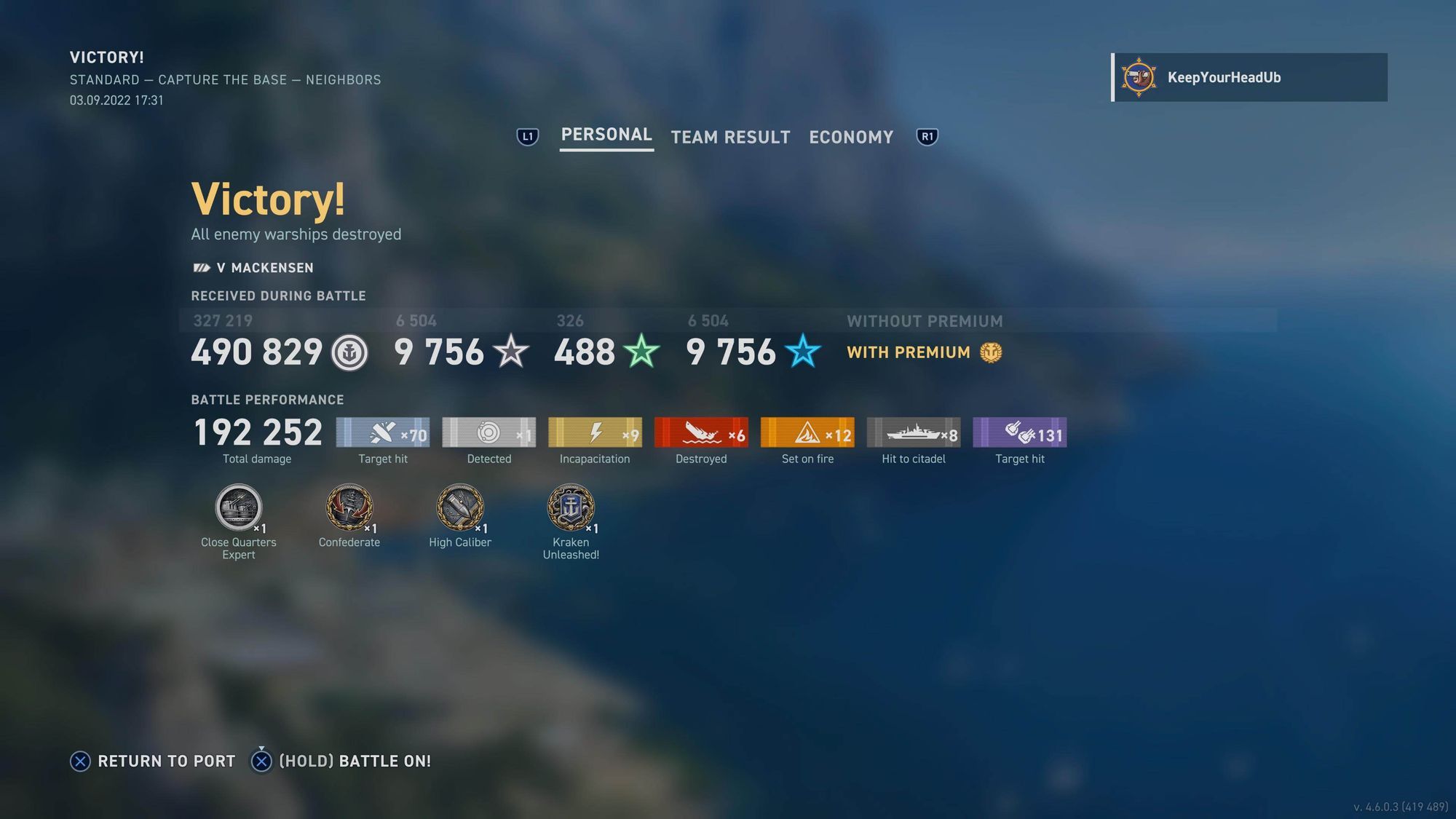
Task: Switch to the Team Result tab
Action: [x=730, y=137]
